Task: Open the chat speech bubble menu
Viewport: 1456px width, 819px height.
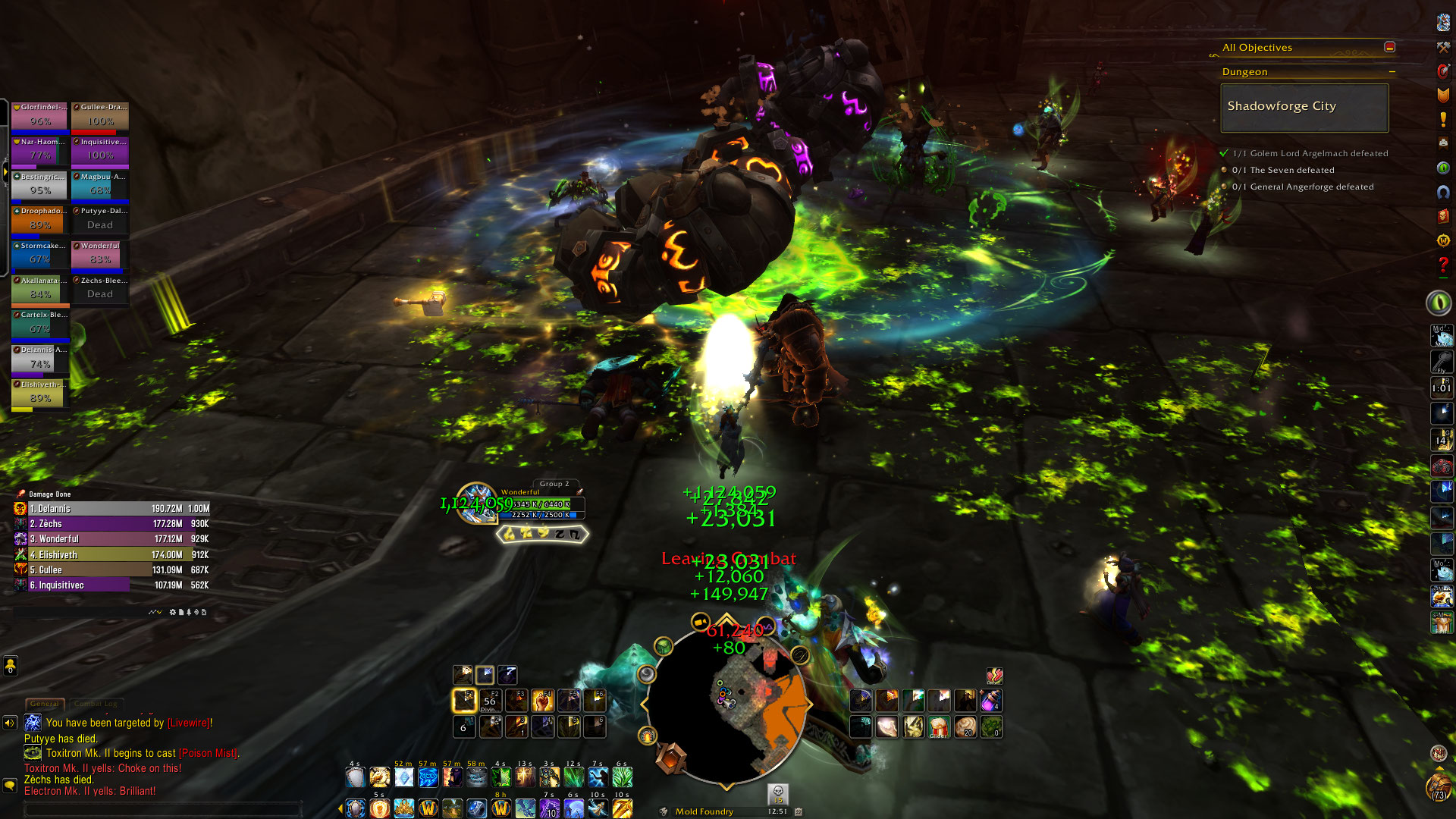Action: point(10,786)
